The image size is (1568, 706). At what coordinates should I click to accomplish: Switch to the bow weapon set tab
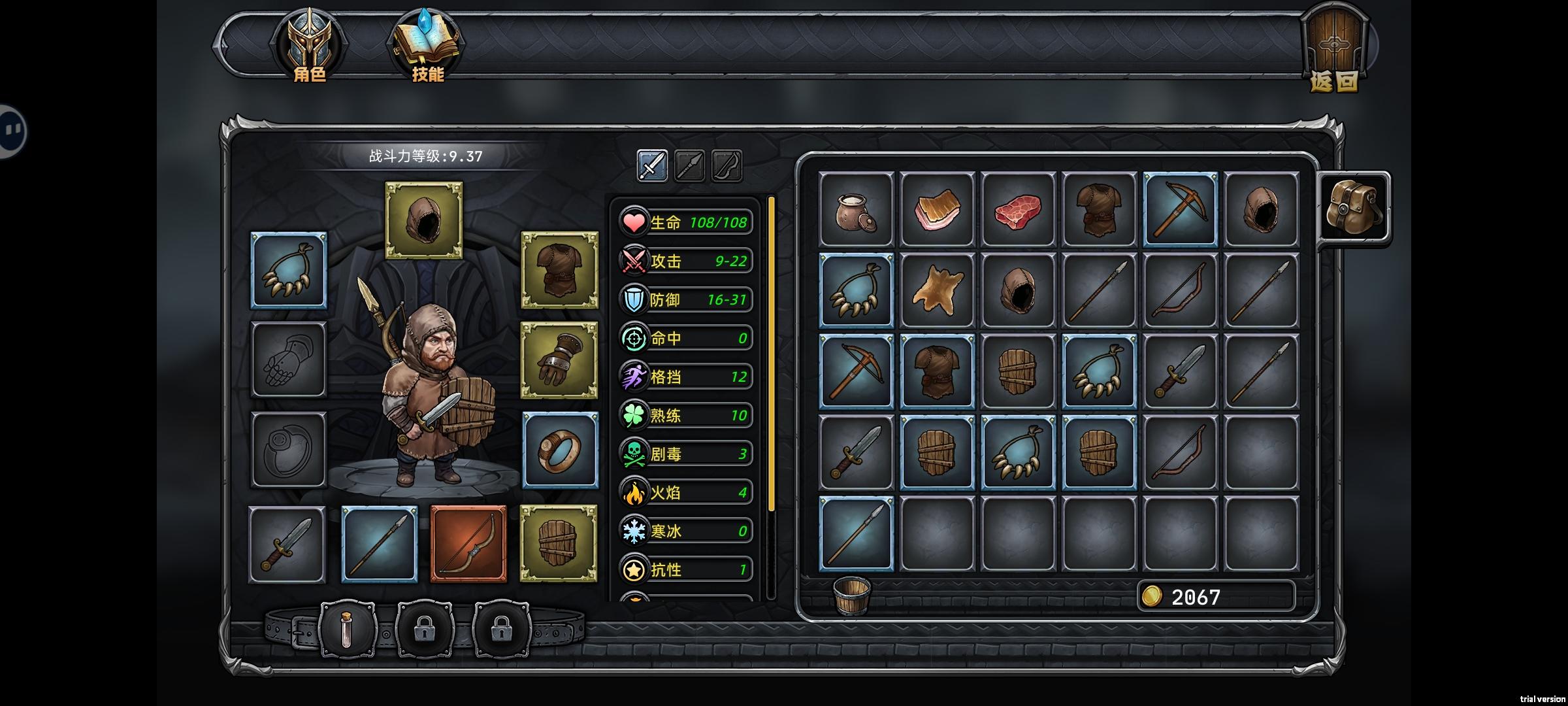pyautogui.click(x=727, y=165)
